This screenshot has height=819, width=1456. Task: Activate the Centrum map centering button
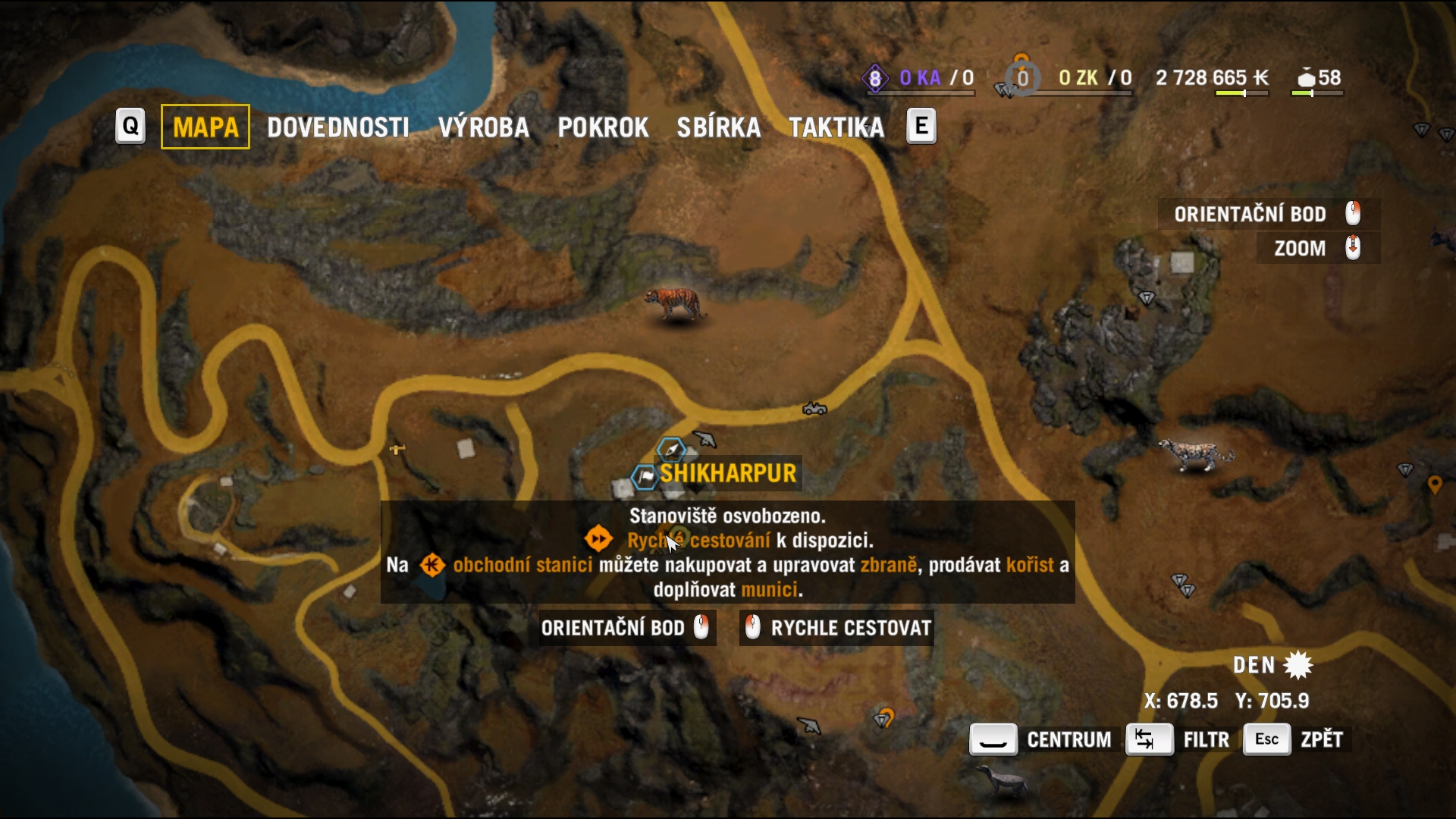(1040, 739)
